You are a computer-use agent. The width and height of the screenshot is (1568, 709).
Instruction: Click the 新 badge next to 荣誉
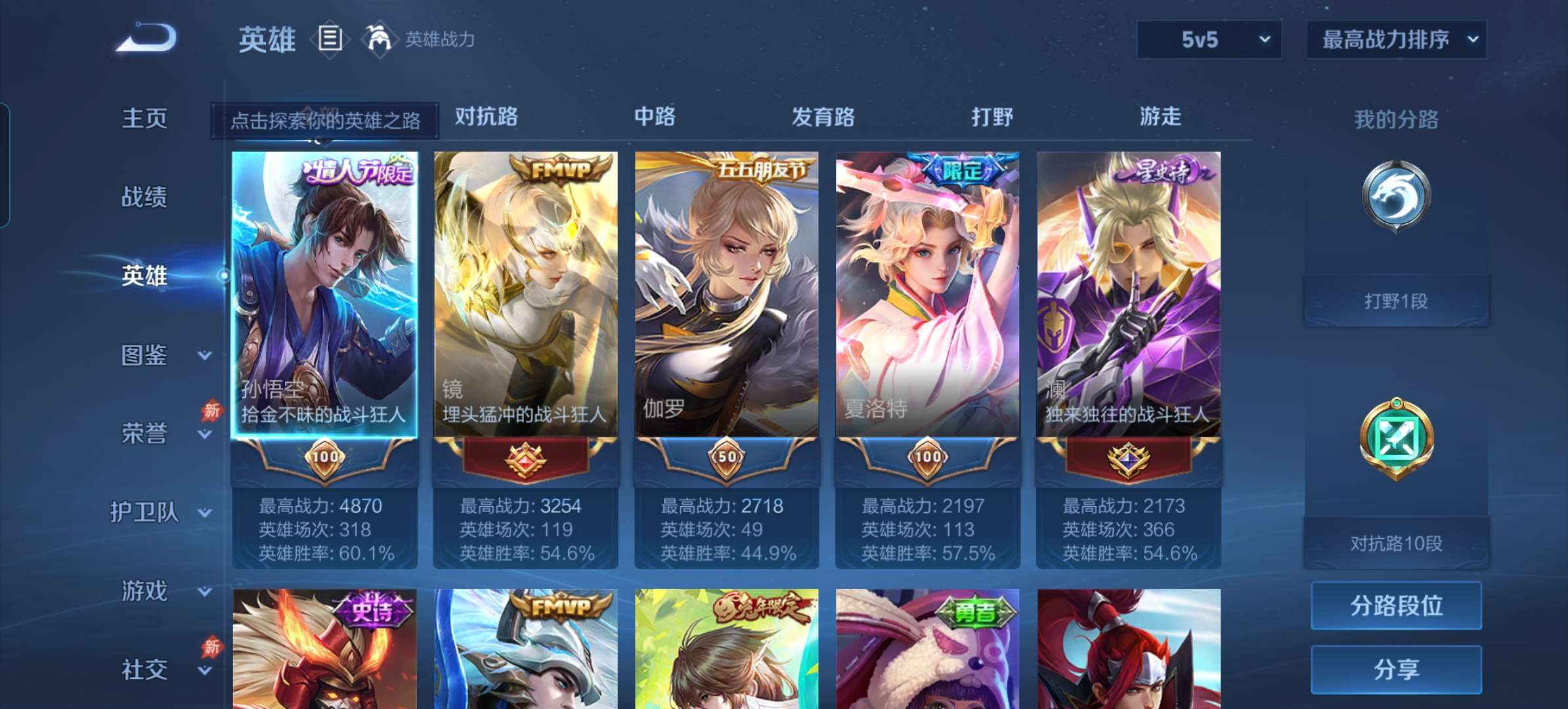pyautogui.click(x=211, y=411)
